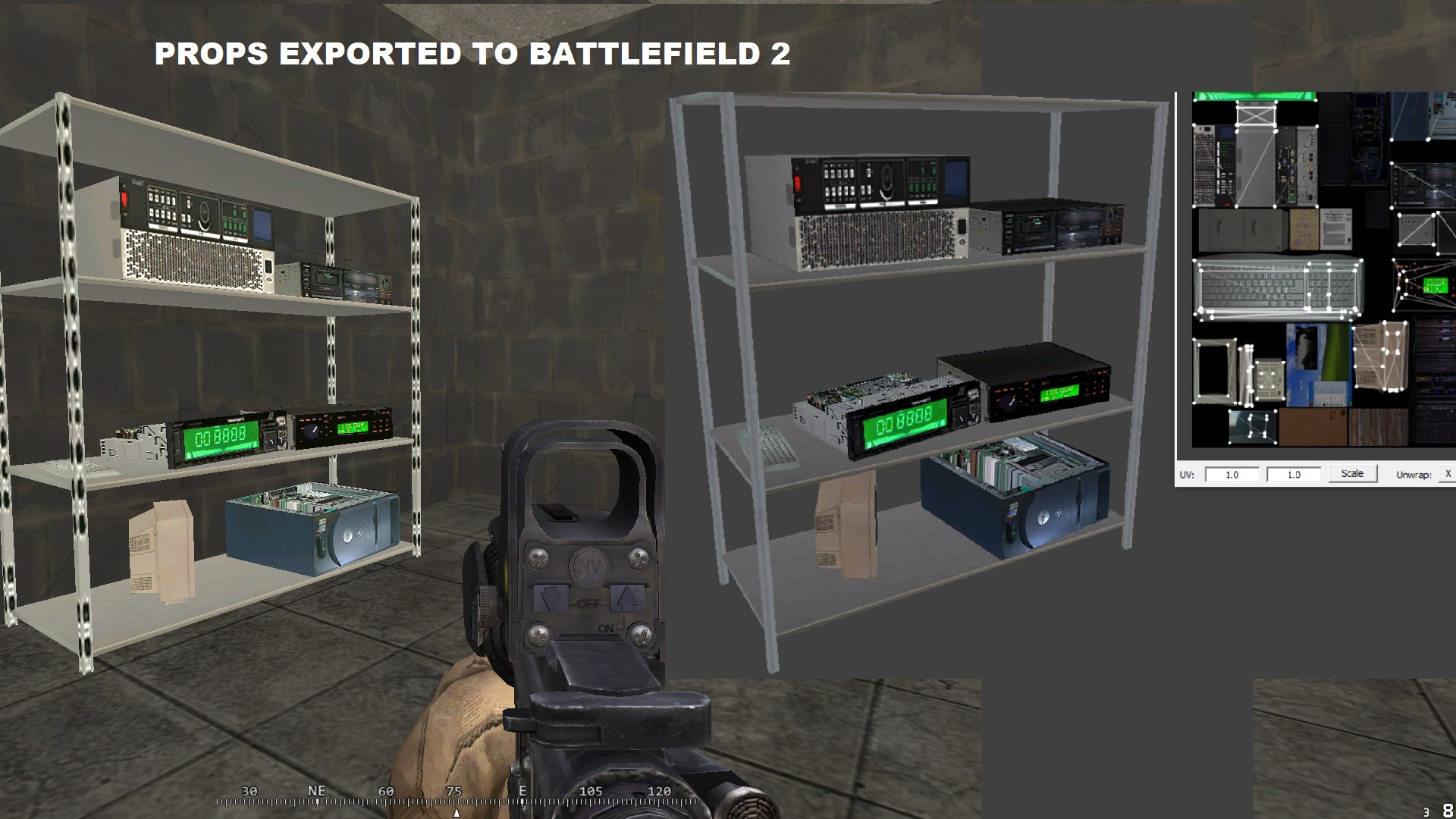Click the Unwrap X button
The height and width of the screenshot is (819, 1456).
click(1448, 474)
